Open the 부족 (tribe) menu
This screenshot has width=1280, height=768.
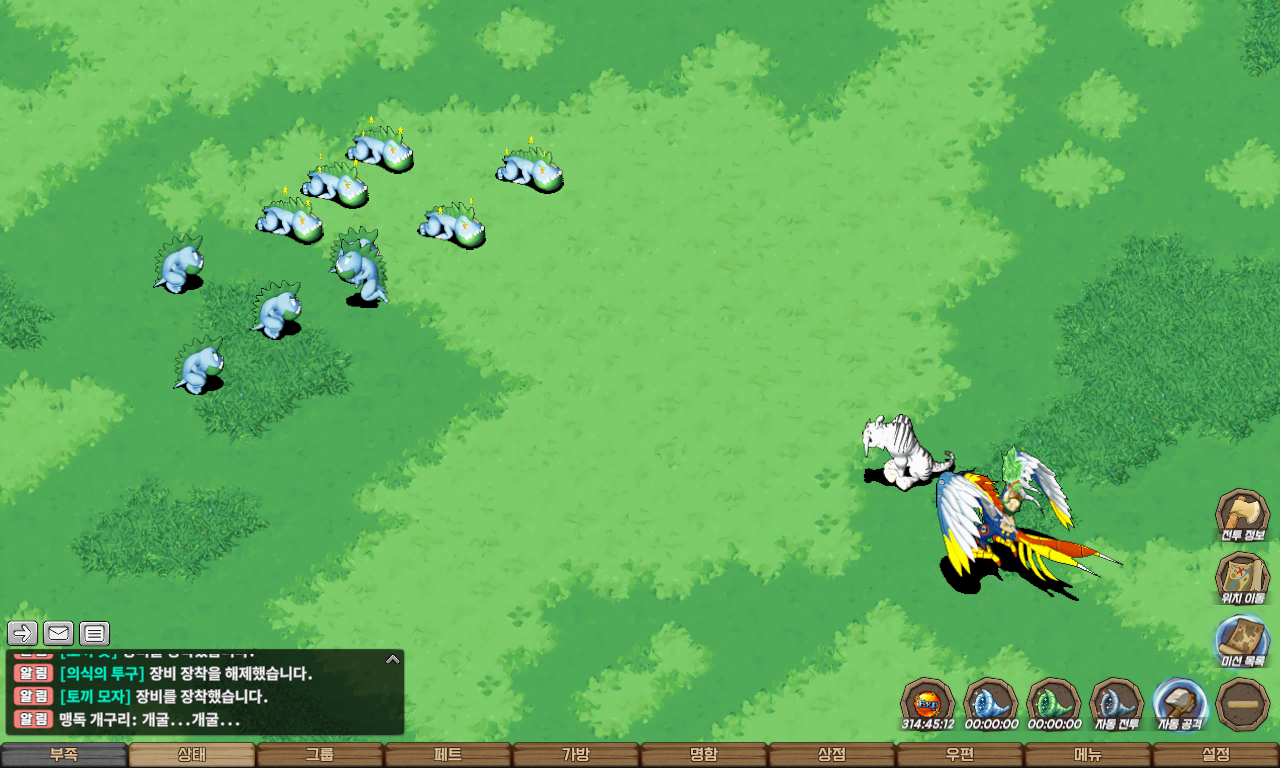click(64, 755)
